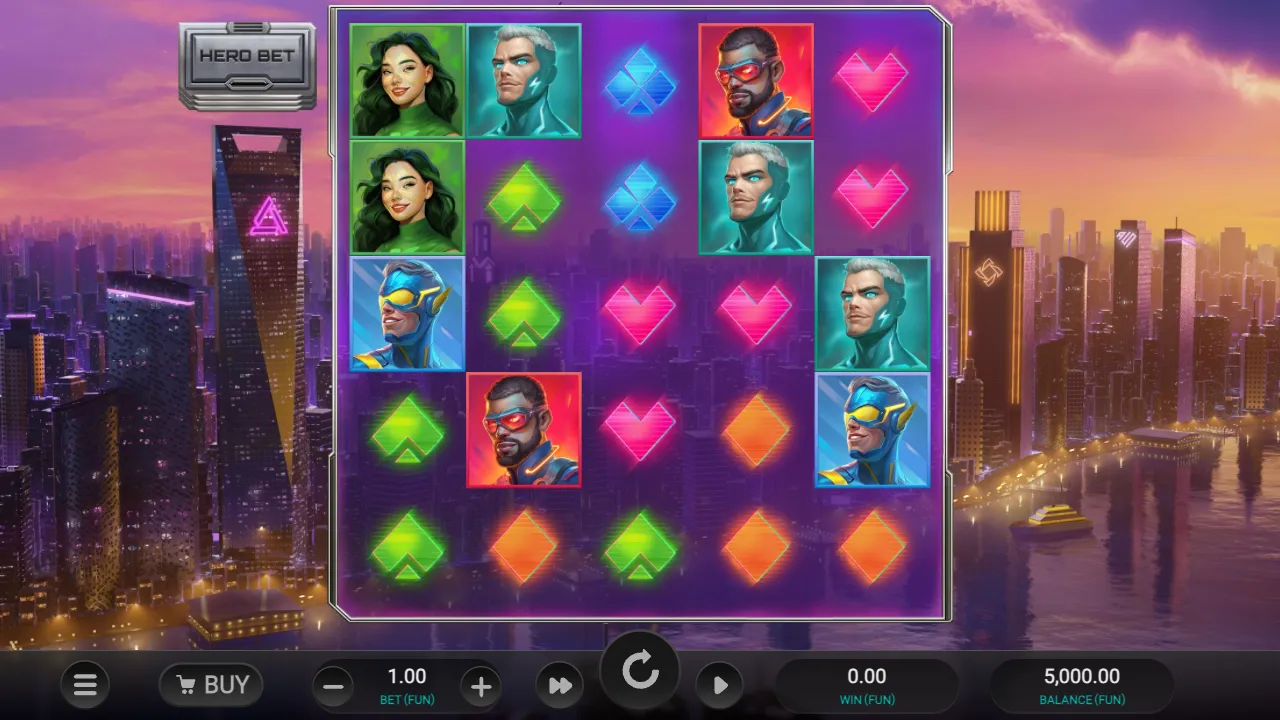Click the blue-masked grinning hero symbol

tap(406, 313)
